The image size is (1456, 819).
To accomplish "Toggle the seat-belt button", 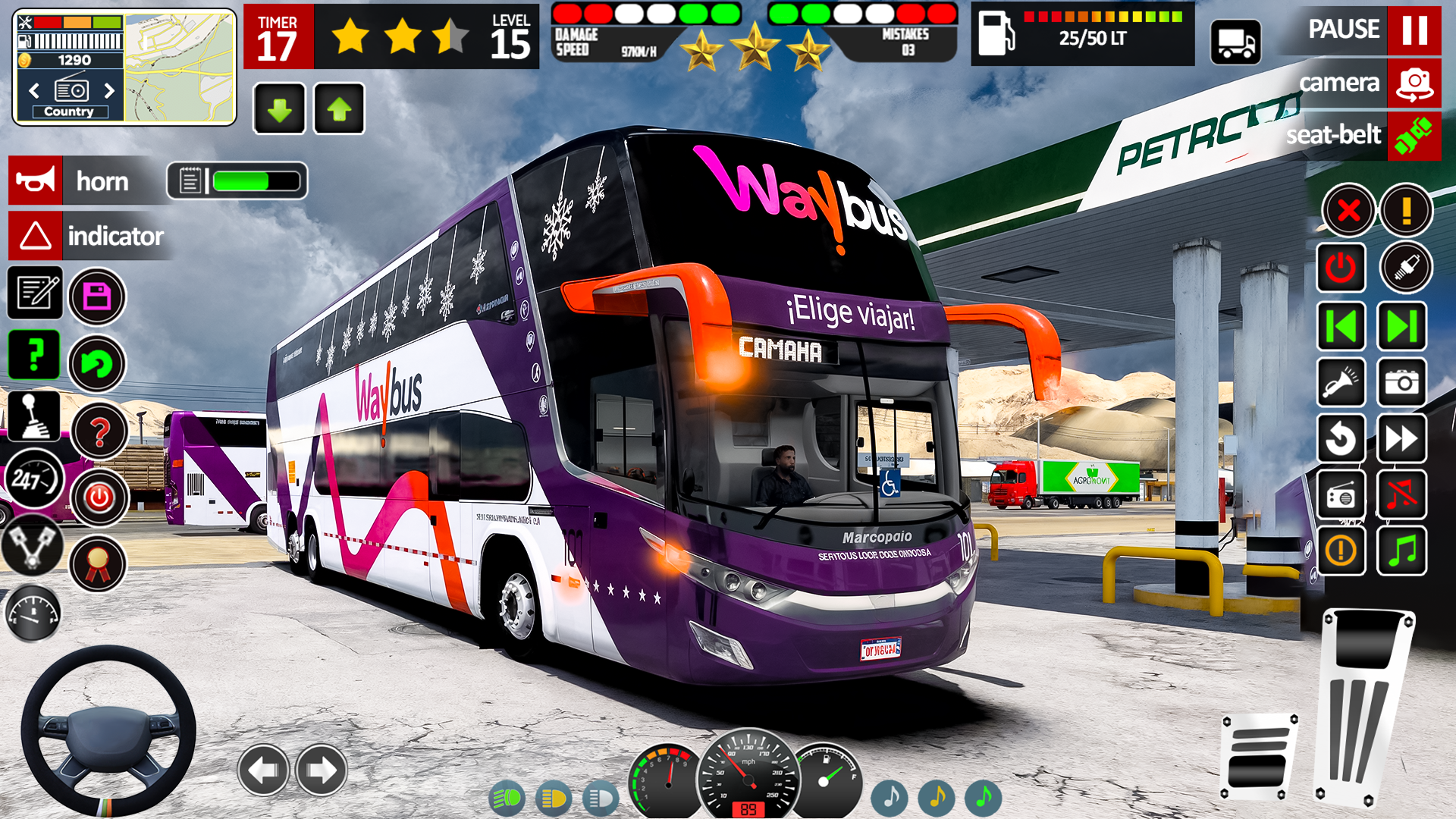I will (x=1414, y=136).
